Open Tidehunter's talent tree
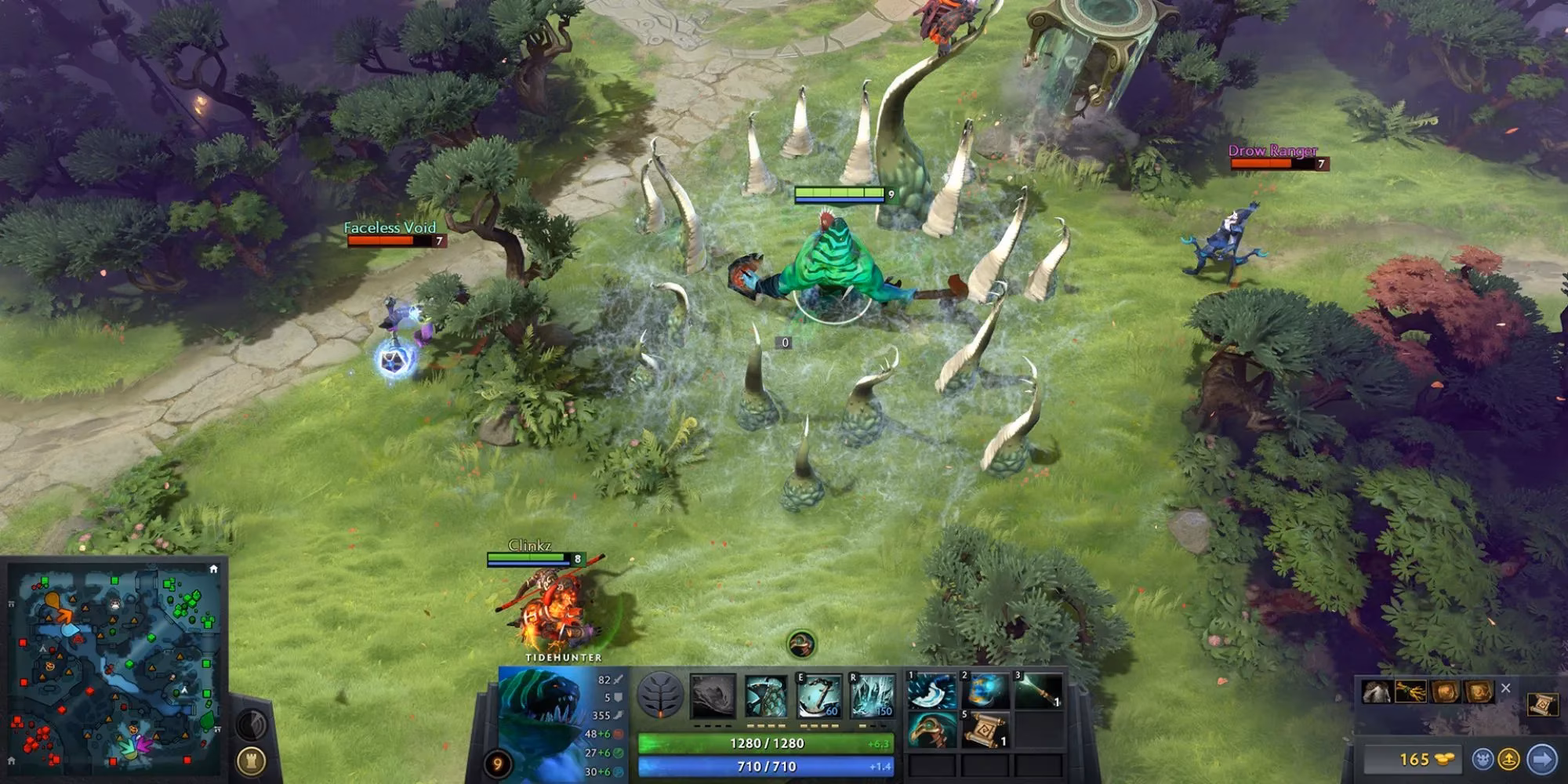The height and width of the screenshot is (784, 1568). click(x=662, y=695)
